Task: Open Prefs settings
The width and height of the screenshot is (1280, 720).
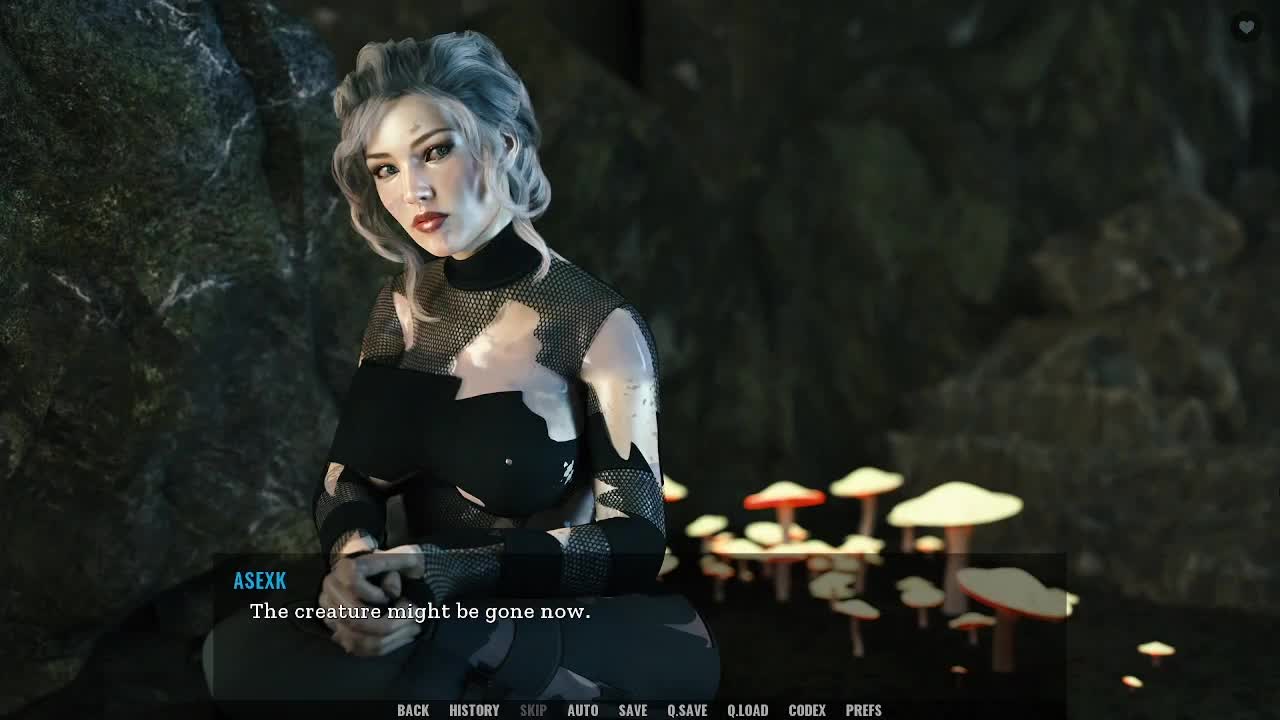Action: (x=864, y=710)
